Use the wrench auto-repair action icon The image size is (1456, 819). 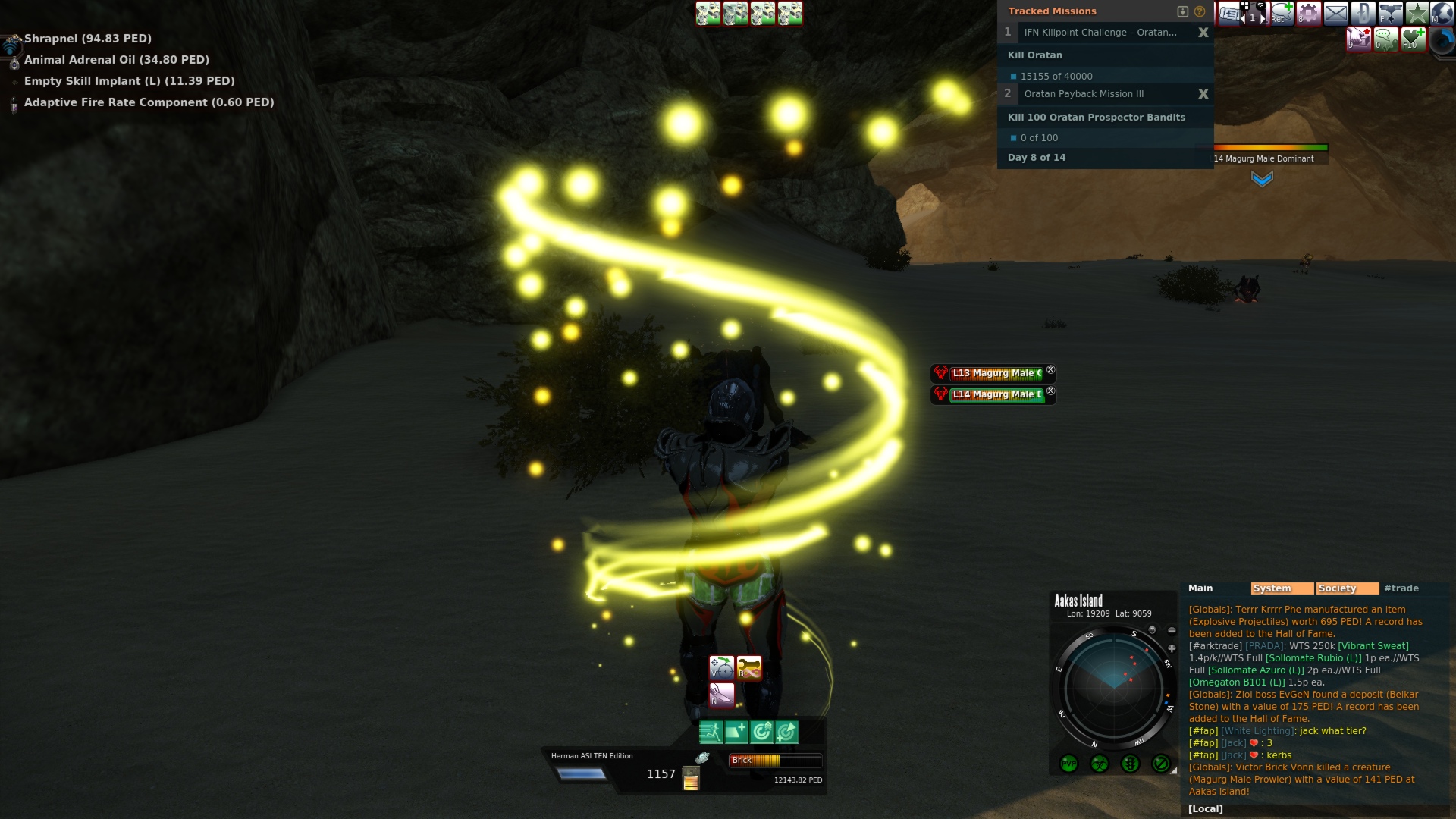coord(748,668)
